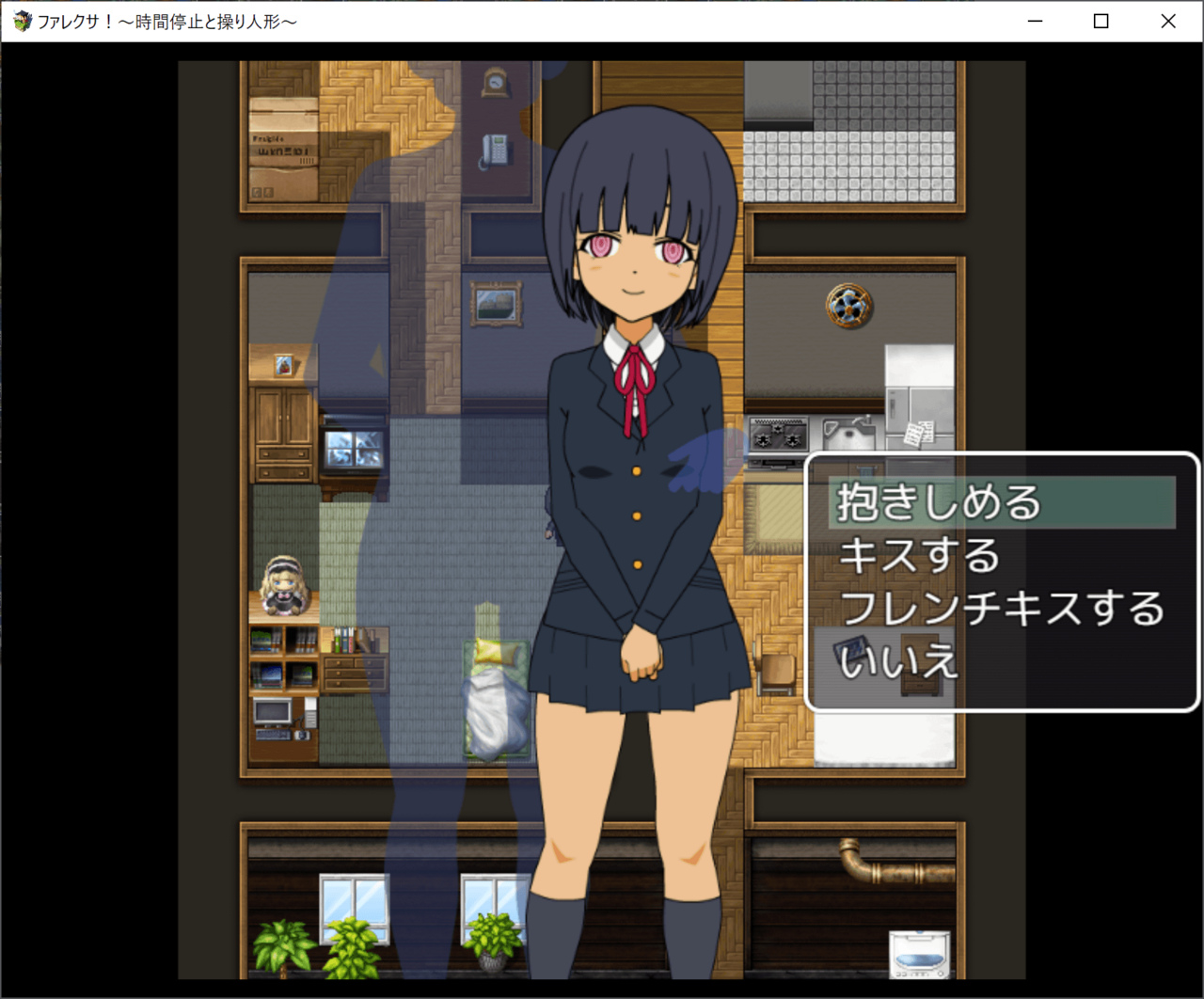This screenshot has width=1204, height=999.
Task: Maximize the game window
Action: (x=1101, y=21)
